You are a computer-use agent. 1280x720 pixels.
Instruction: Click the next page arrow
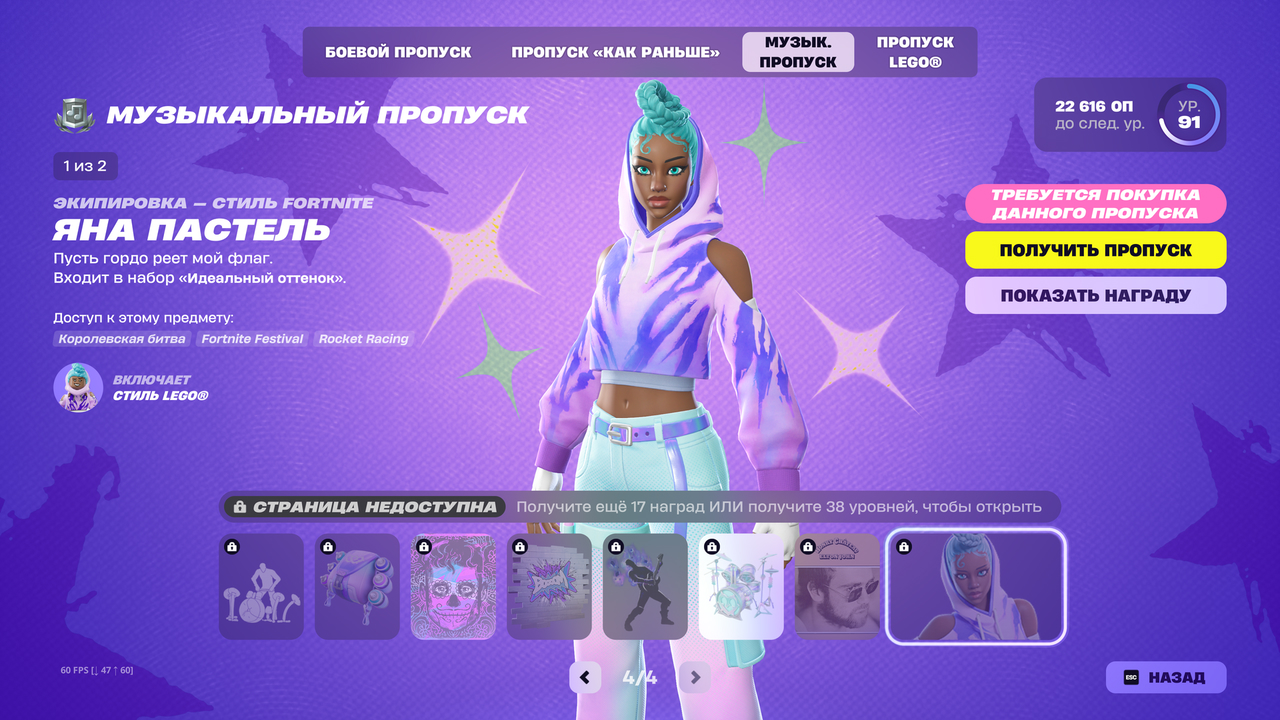[x=694, y=678]
